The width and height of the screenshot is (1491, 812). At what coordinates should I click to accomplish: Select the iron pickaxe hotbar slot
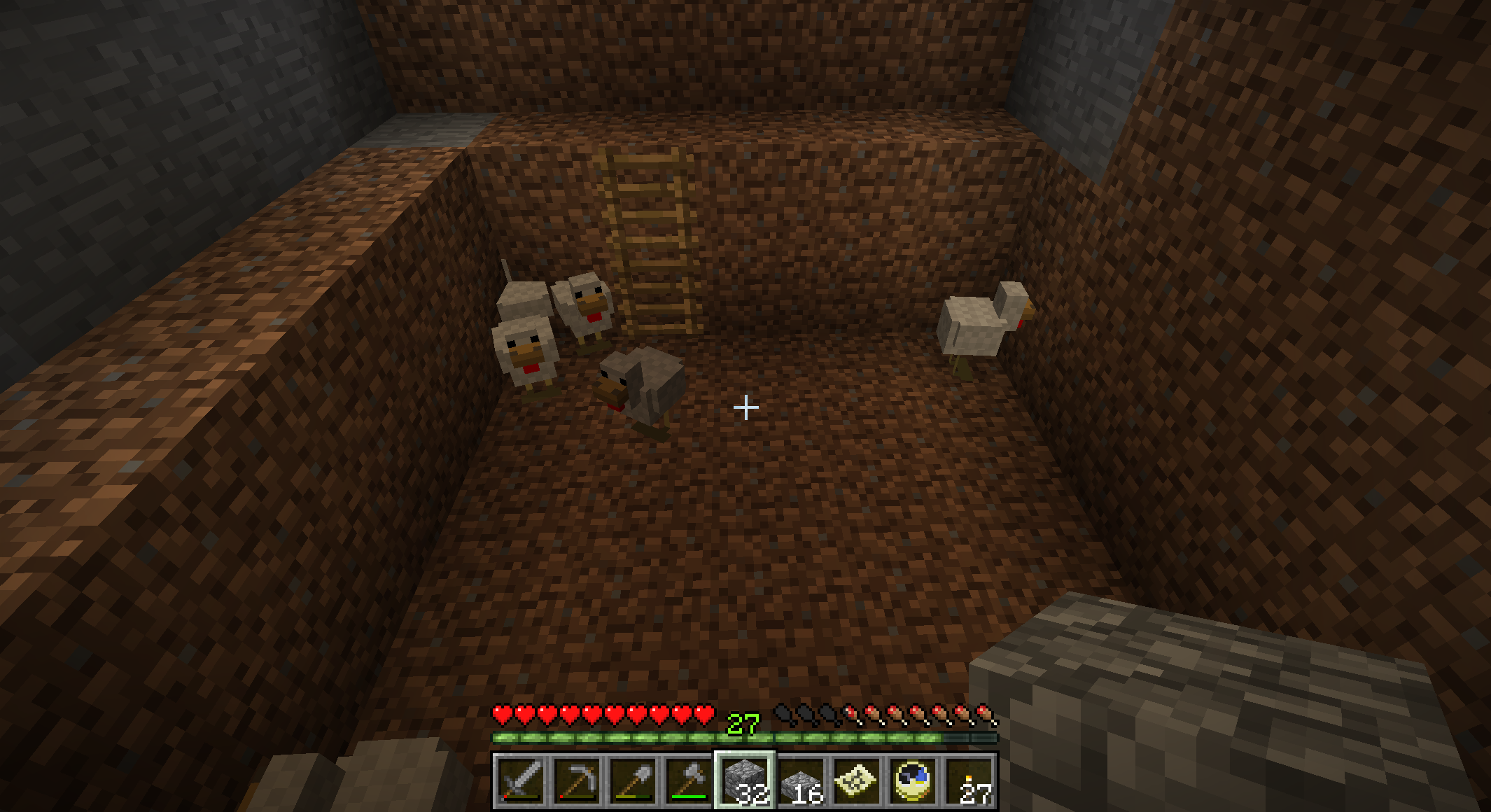[x=577, y=780]
